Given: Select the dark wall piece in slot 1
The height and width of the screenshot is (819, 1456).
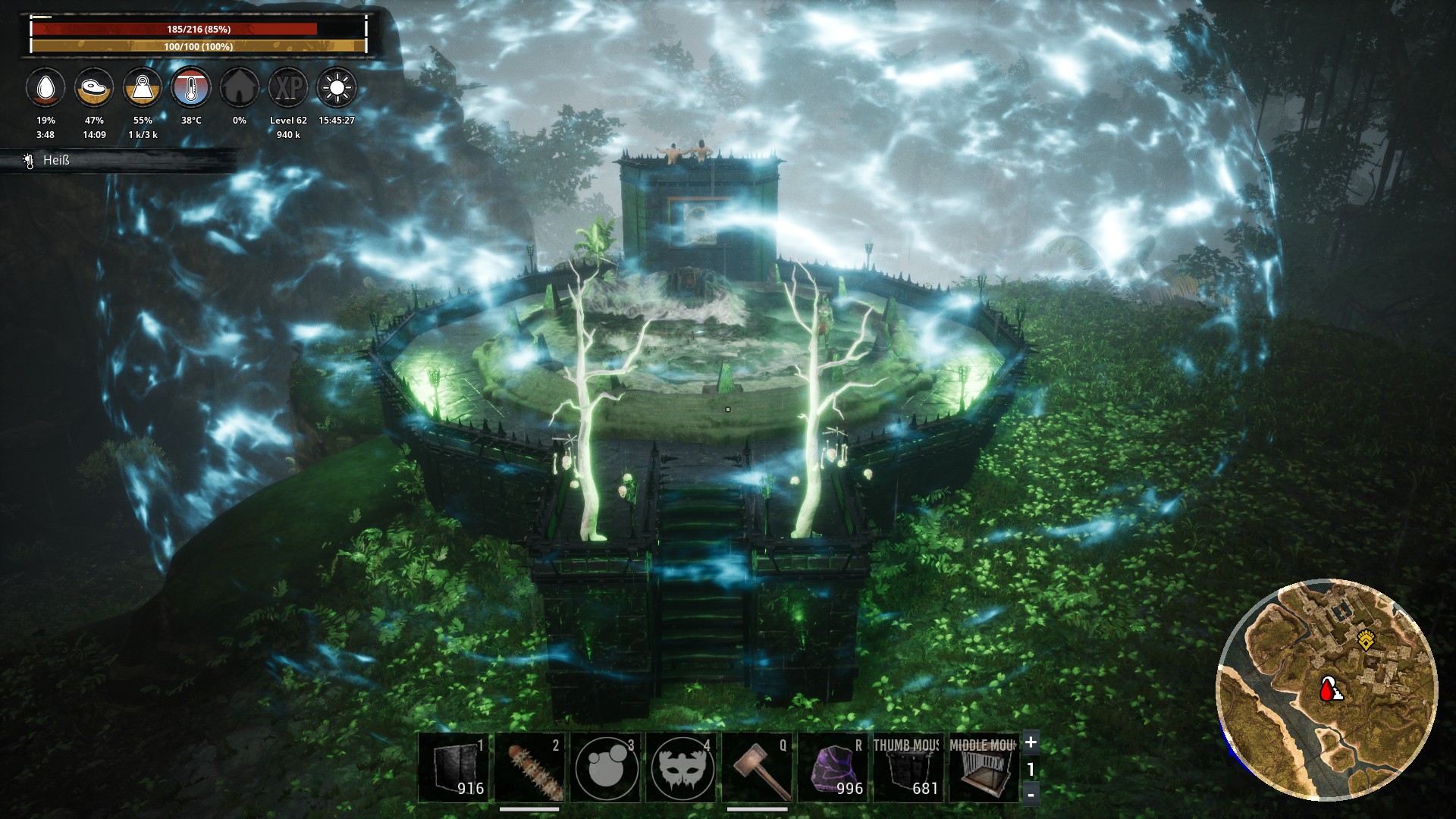Looking at the screenshot, I should (x=455, y=767).
